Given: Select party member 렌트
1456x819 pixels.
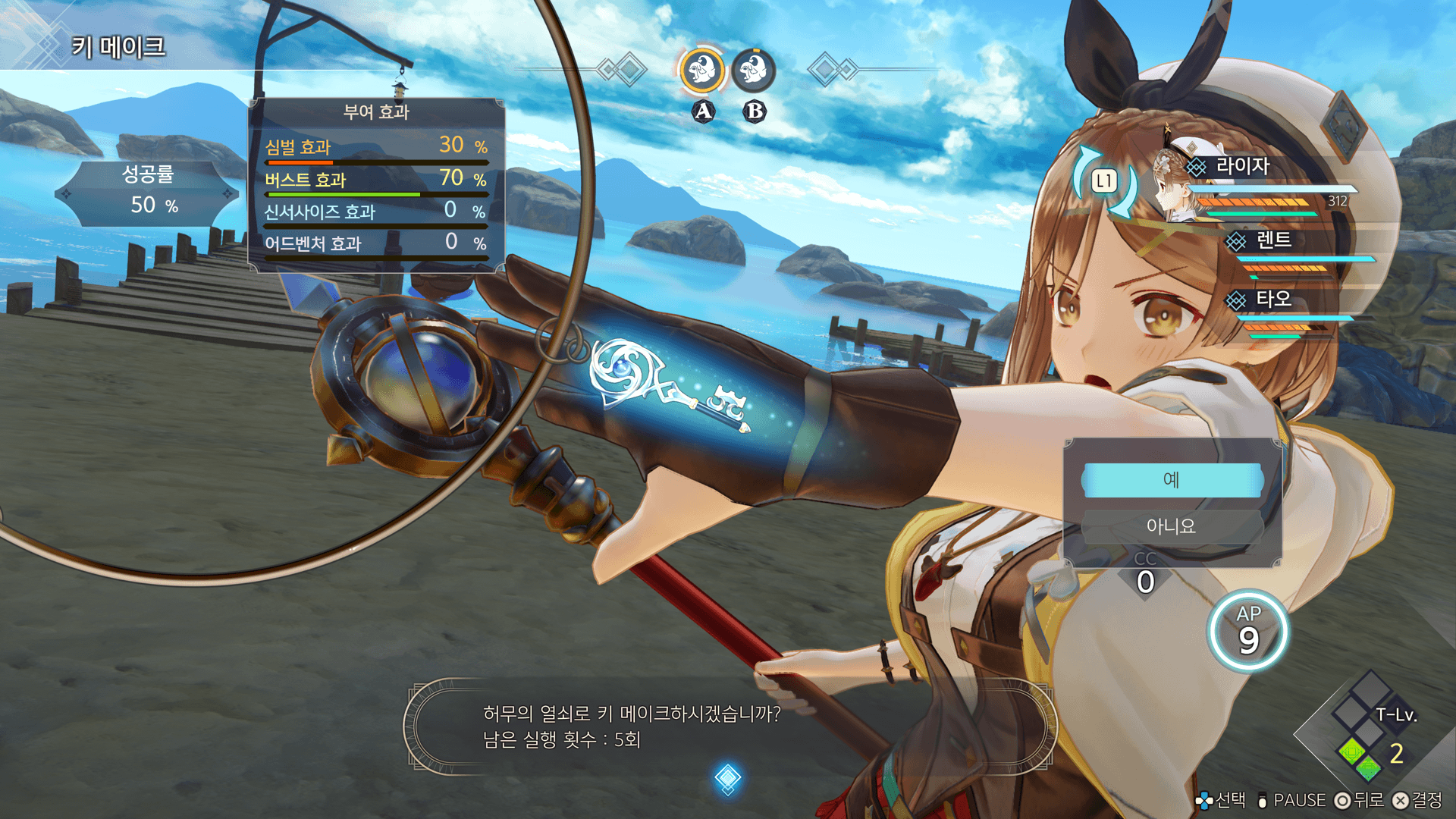Looking at the screenshot, I should (x=1273, y=241).
